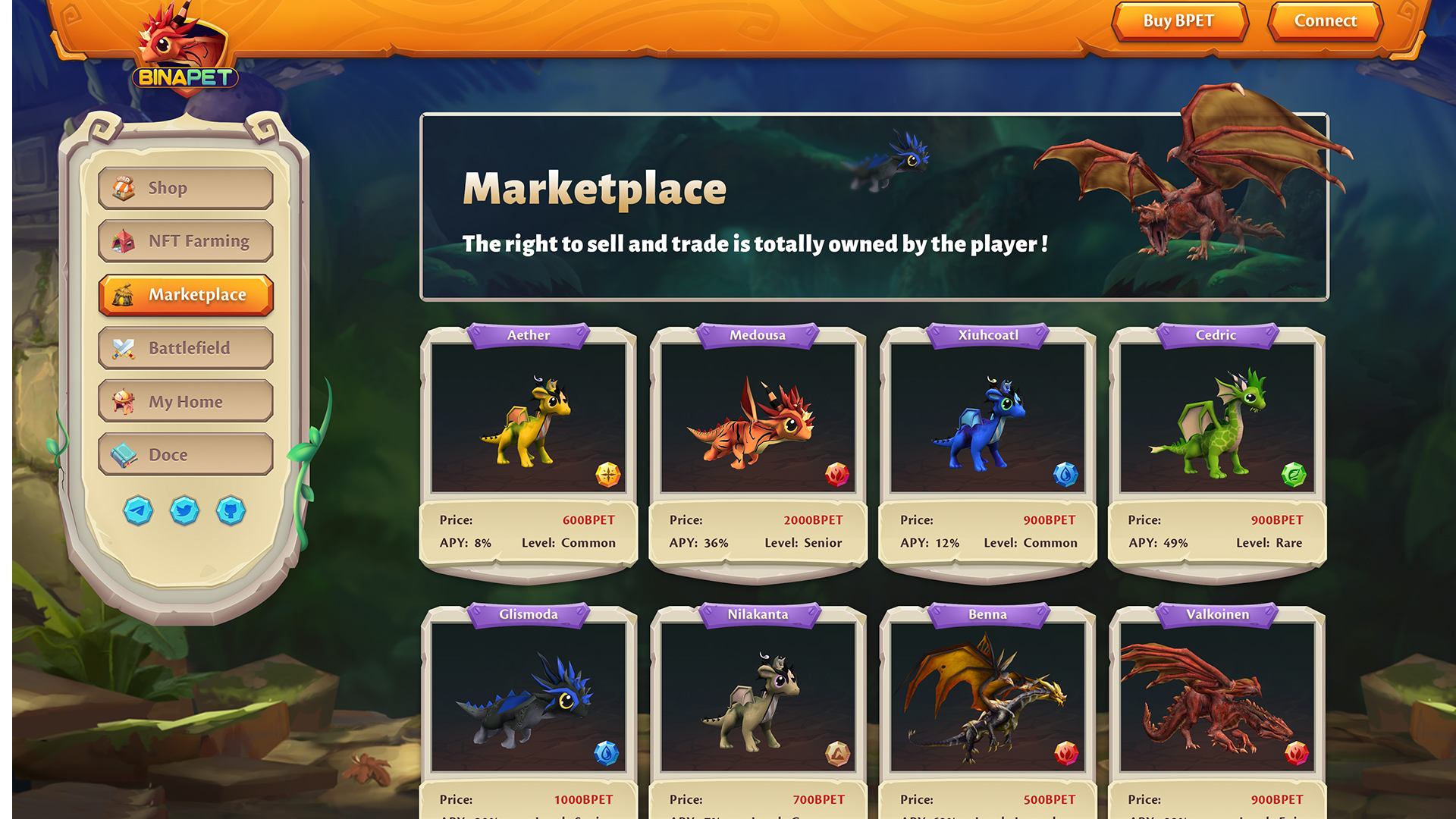The image size is (1456, 819).
Task: Select the Valkoinen red dragon card
Action: pyautogui.click(x=1216, y=698)
